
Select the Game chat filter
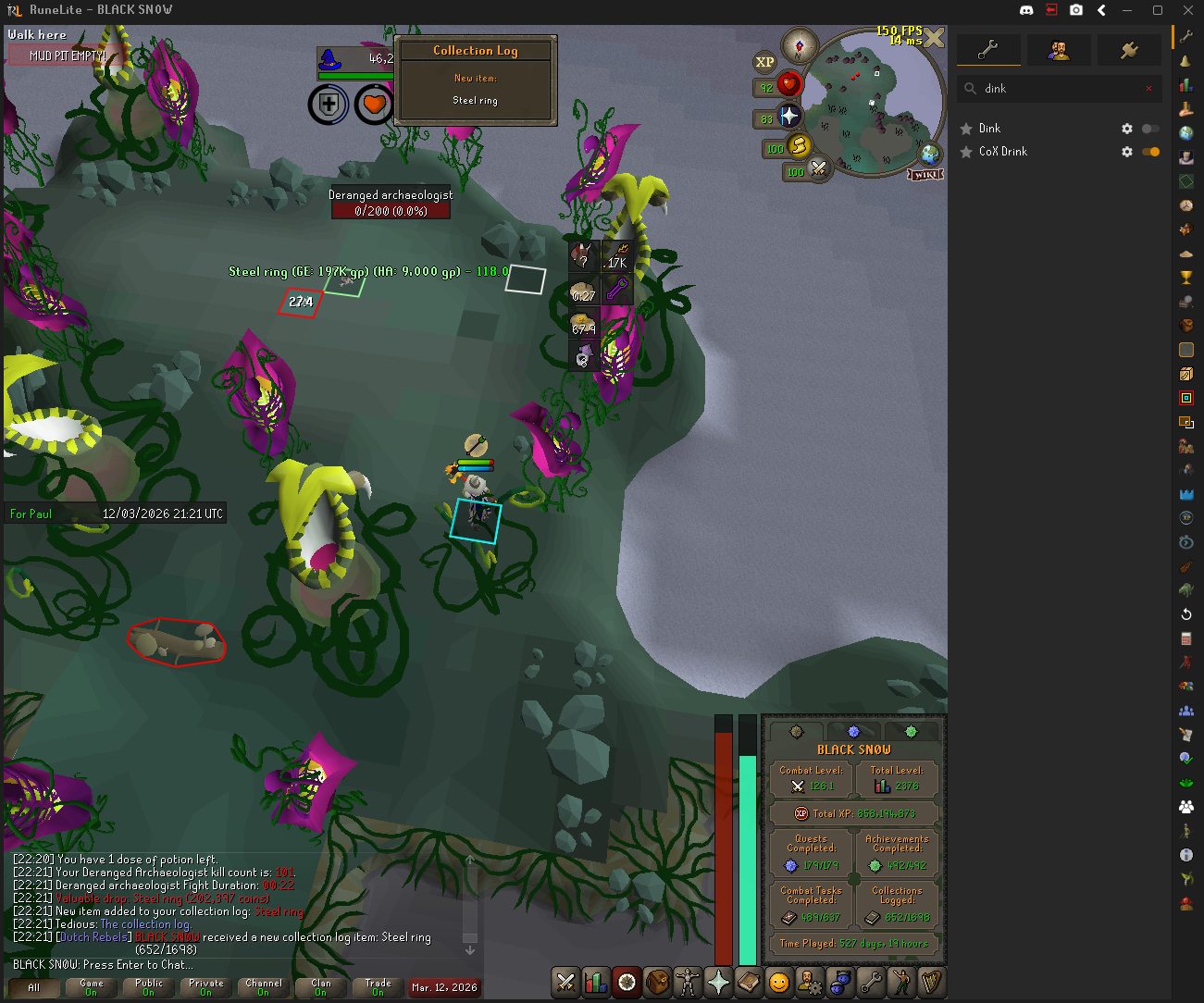point(91,987)
